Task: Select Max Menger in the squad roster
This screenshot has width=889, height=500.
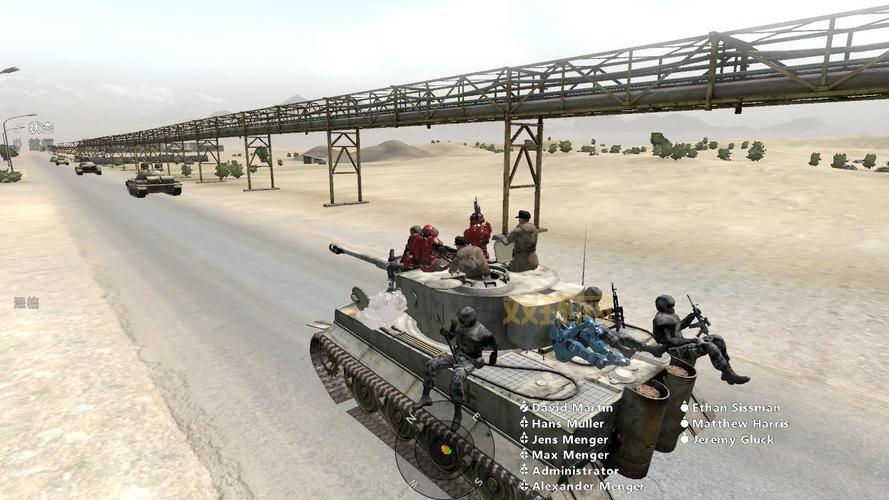Action: [x=569, y=455]
